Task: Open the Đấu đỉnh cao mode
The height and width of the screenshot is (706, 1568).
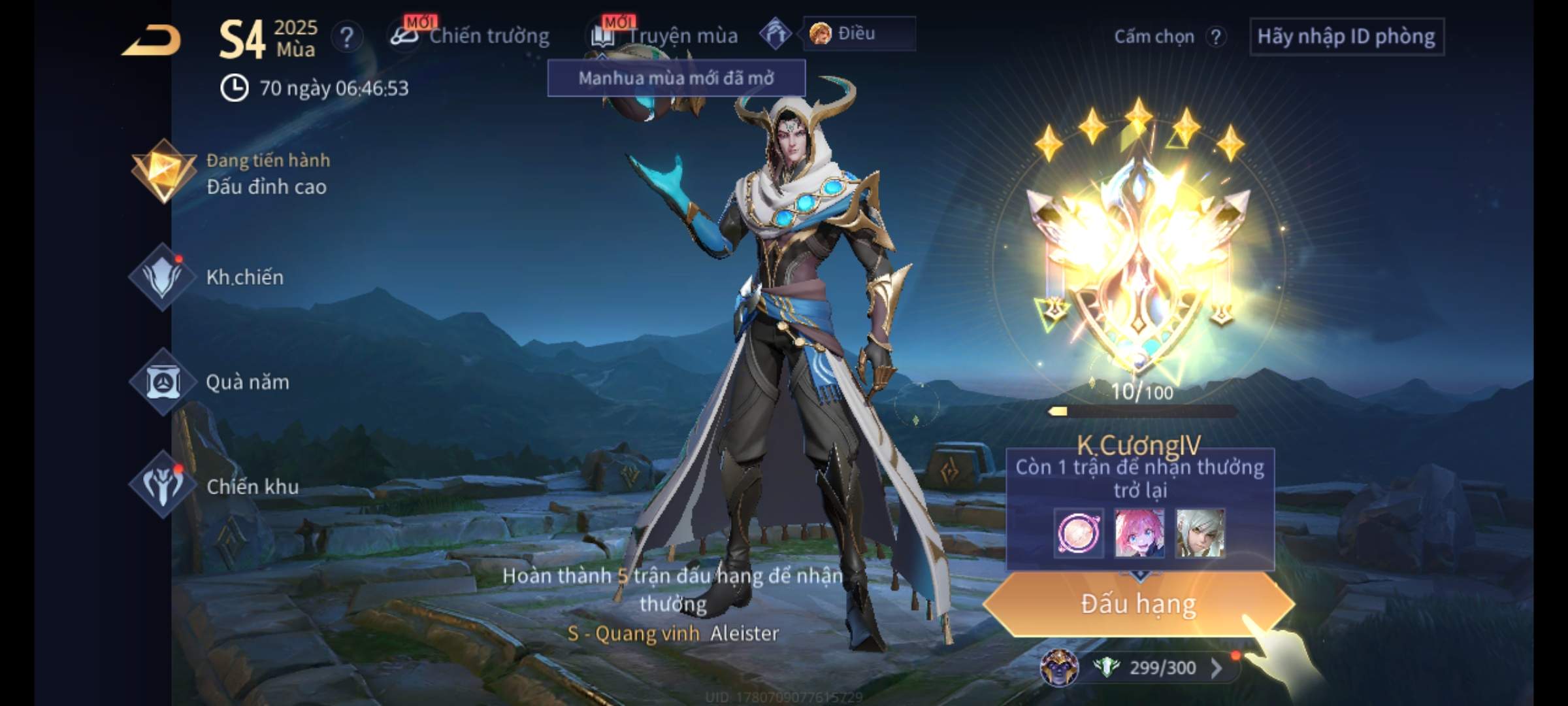Action: tap(230, 174)
